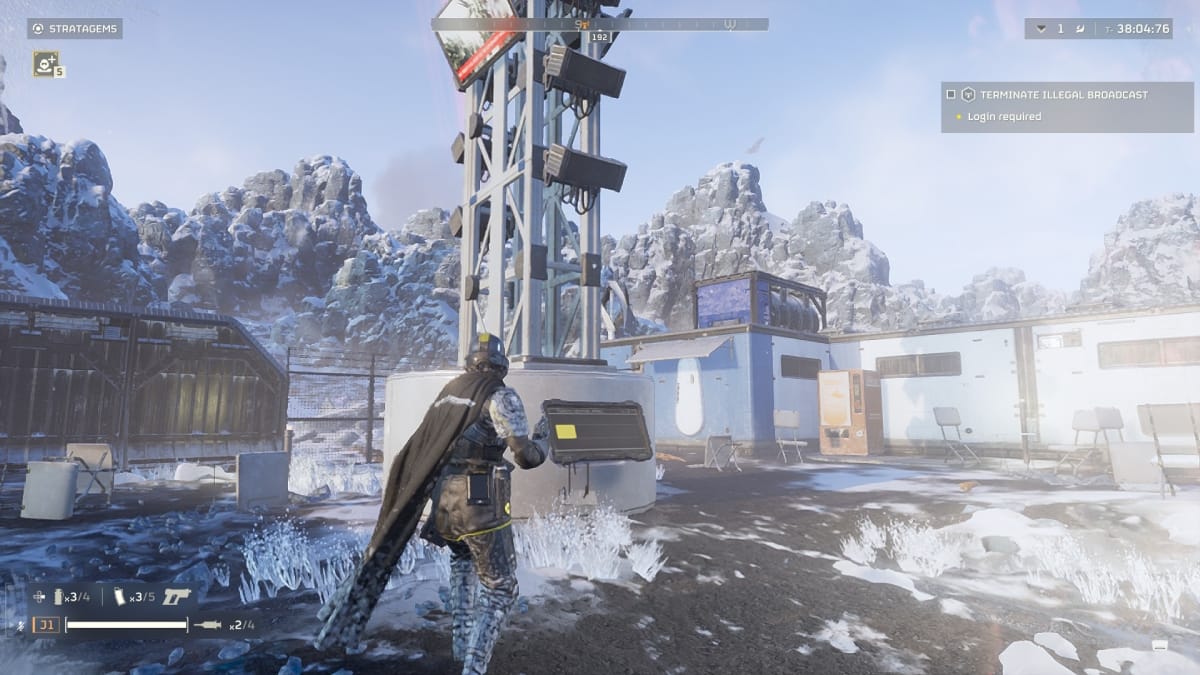Select the Terminate Illegal Broadcast objective
Viewport: 1200px width, 675px height.
point(1063,95)
